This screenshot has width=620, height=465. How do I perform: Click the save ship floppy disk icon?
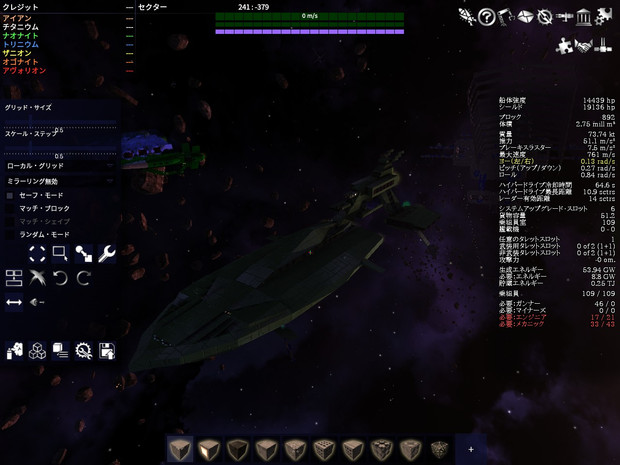[x=107, y=350]
